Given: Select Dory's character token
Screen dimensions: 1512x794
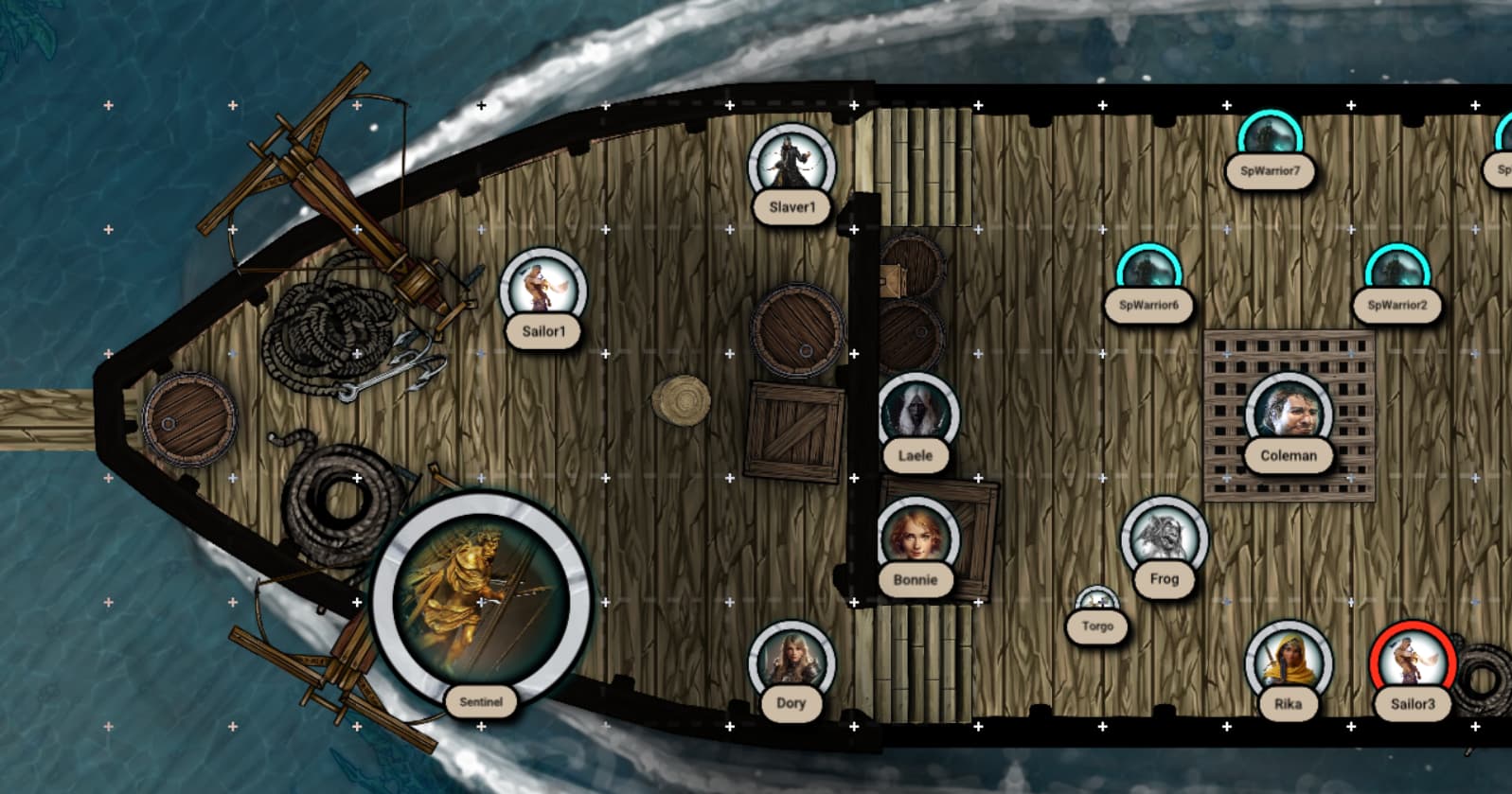Looking at the screenshot, I should pyautogui.click(x=792, y=662).
